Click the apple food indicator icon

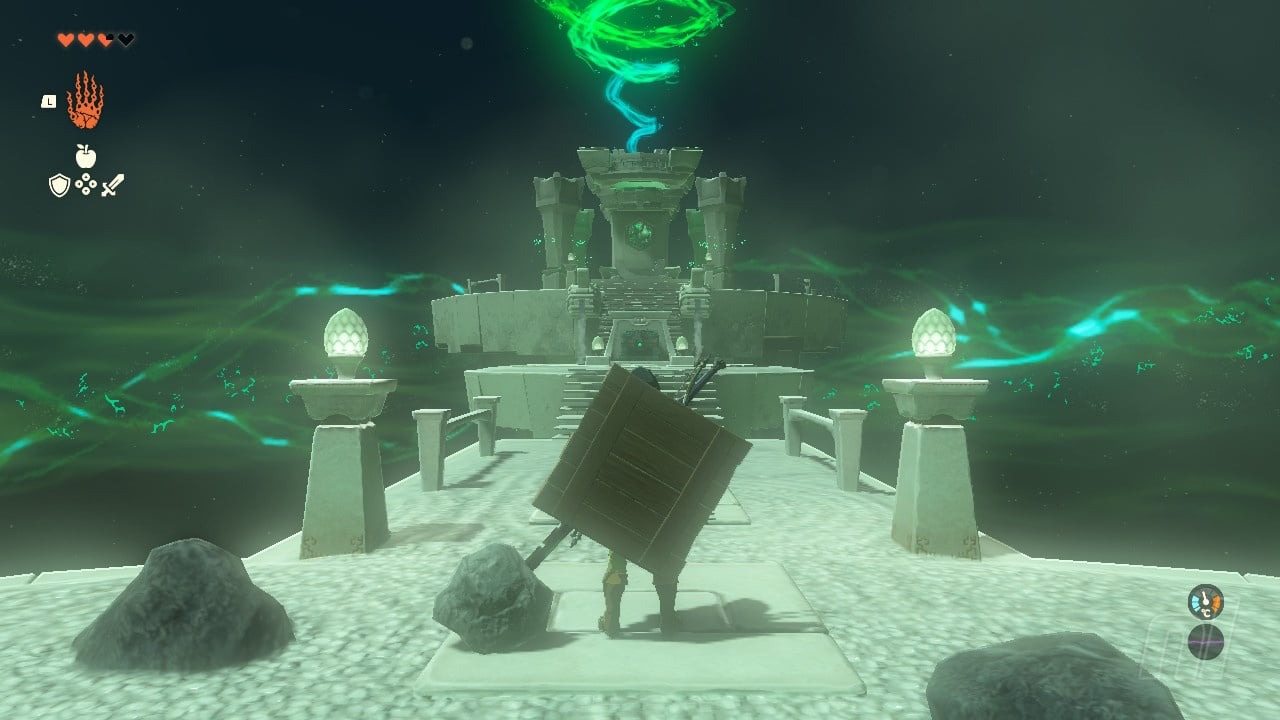(85, 156)
